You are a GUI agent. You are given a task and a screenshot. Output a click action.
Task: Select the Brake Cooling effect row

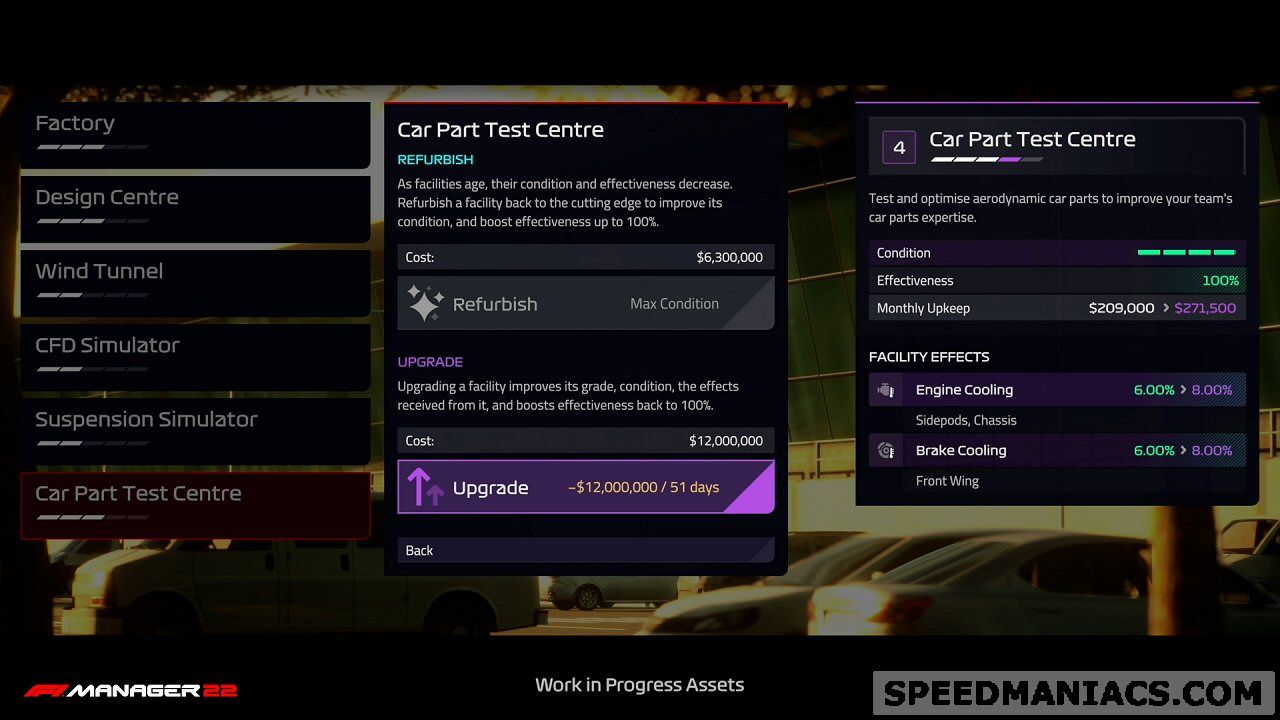tap(1057, 450)
